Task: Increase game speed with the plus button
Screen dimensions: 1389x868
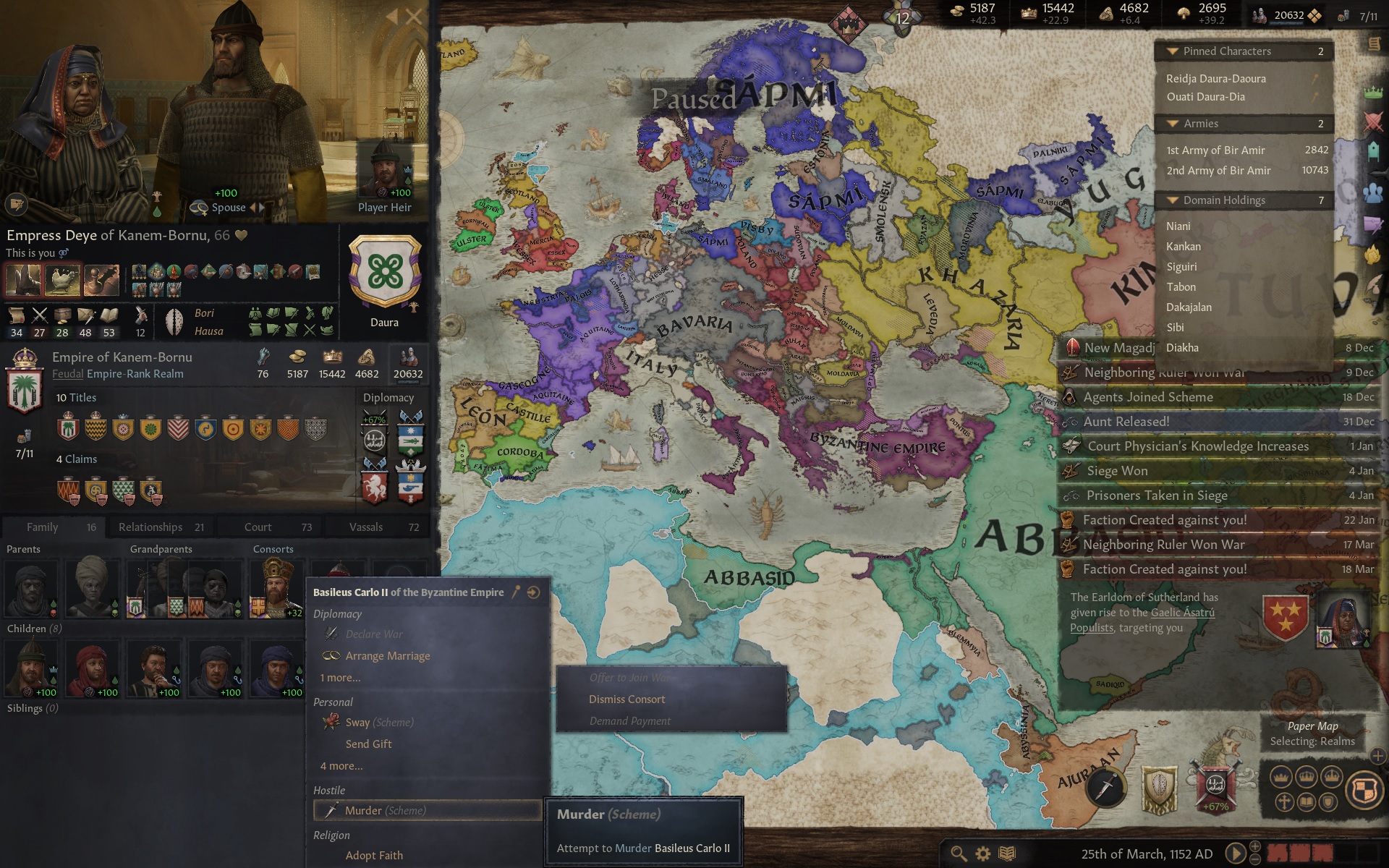Action: pyautogui.click(x=1254, y=848)
